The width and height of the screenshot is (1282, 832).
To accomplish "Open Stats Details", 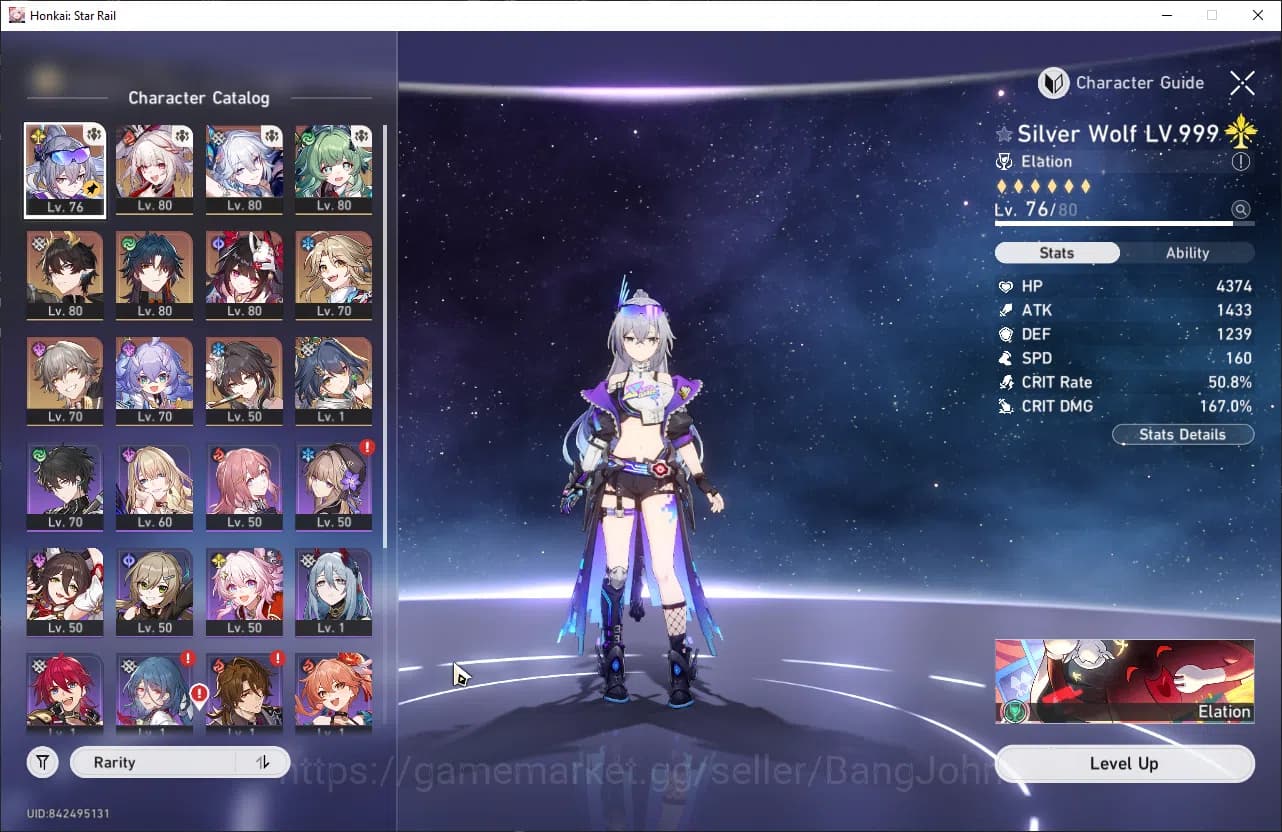I will tap(1183, 434).
